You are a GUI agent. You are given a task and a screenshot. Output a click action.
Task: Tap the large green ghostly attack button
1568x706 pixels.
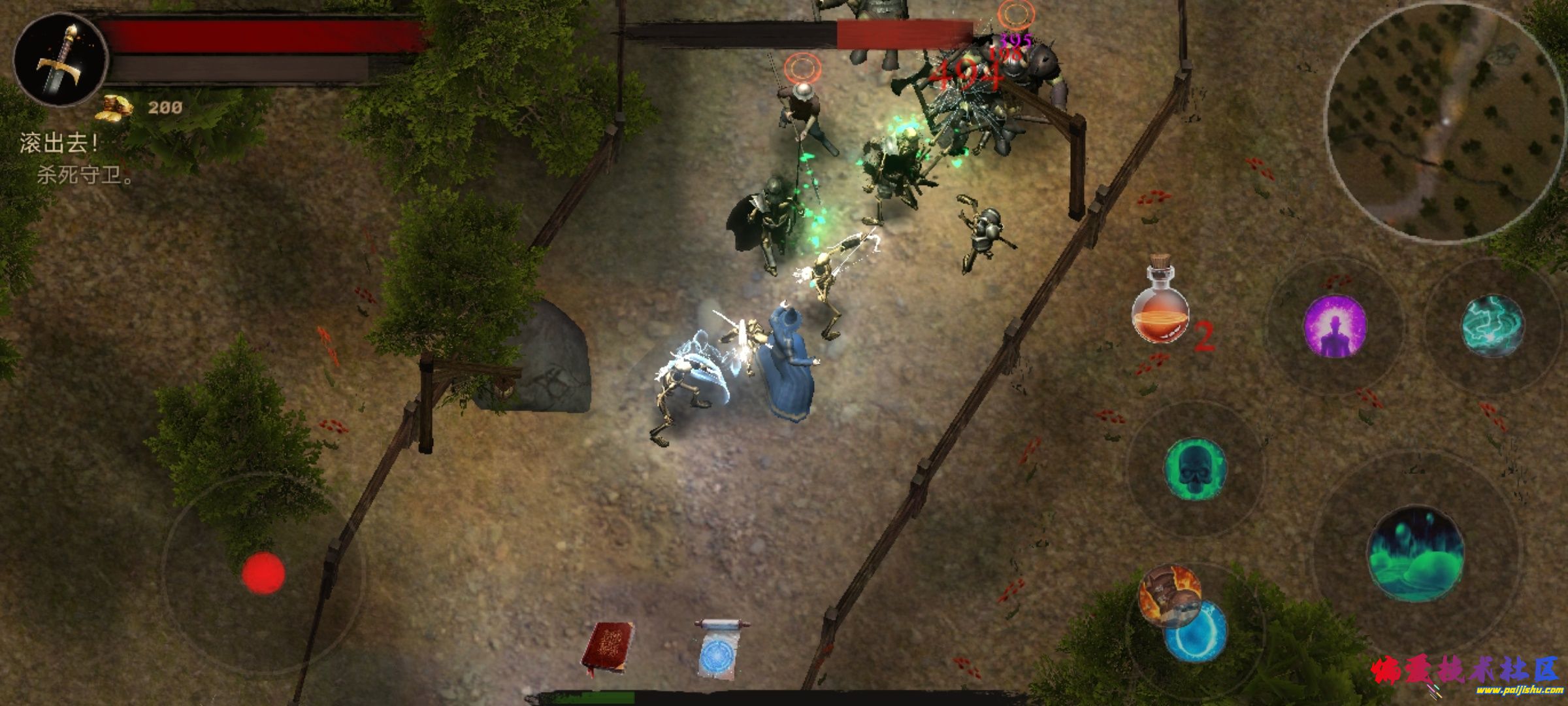(x=1415, y=554)
